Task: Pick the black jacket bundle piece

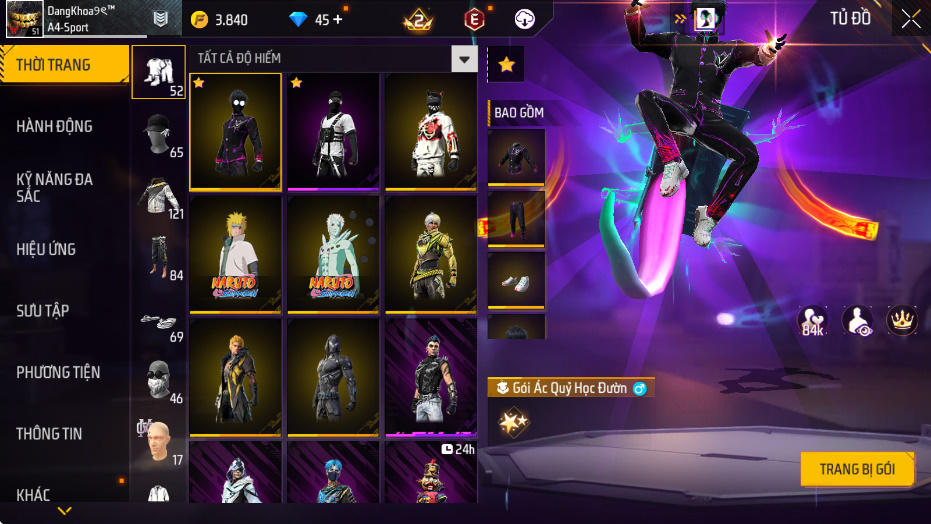Action: [516, 157]
